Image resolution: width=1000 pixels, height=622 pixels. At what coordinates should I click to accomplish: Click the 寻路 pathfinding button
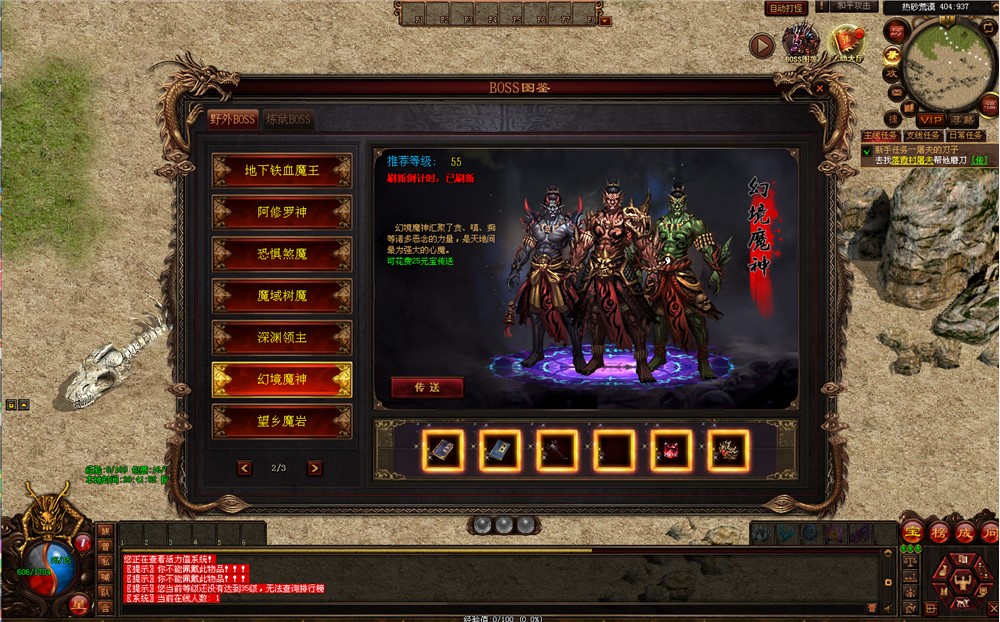click(963, 120)
